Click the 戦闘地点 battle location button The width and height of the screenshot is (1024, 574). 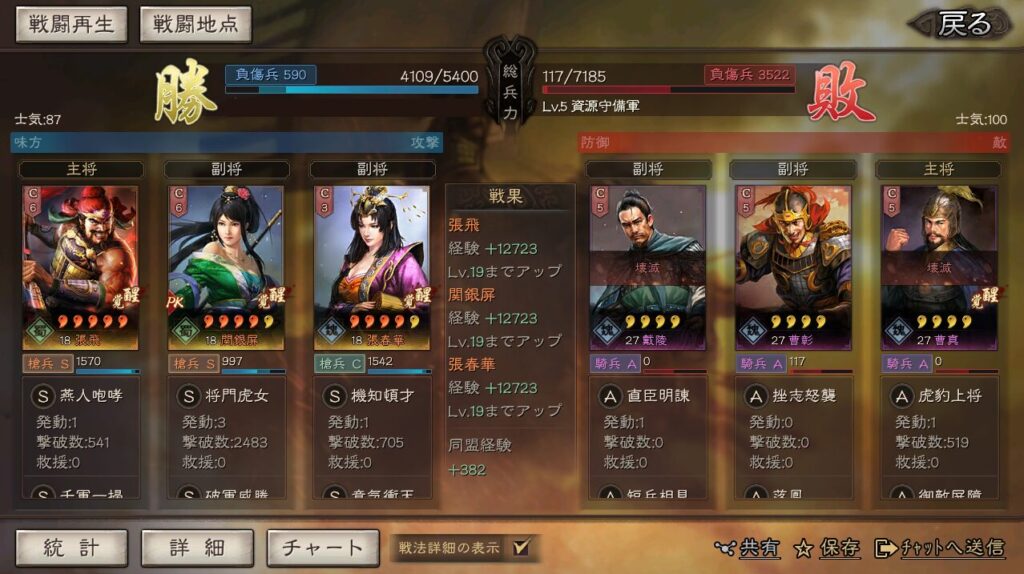pos(195,25)
